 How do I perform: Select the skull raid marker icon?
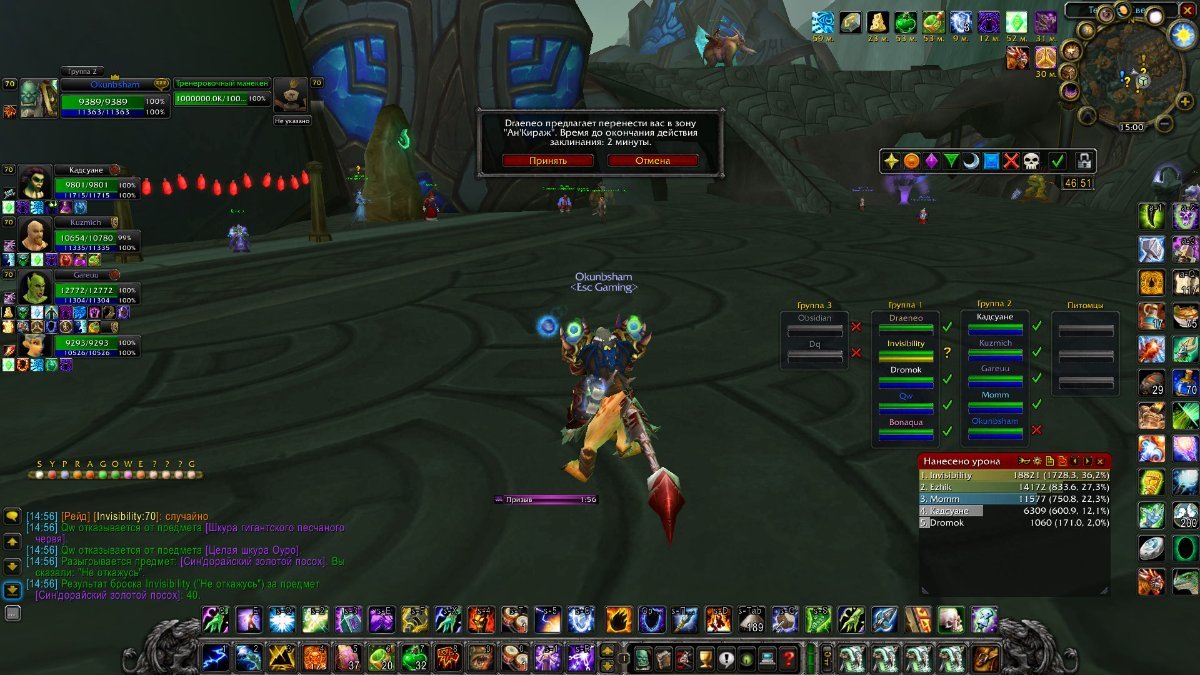tap(1032, 161)
